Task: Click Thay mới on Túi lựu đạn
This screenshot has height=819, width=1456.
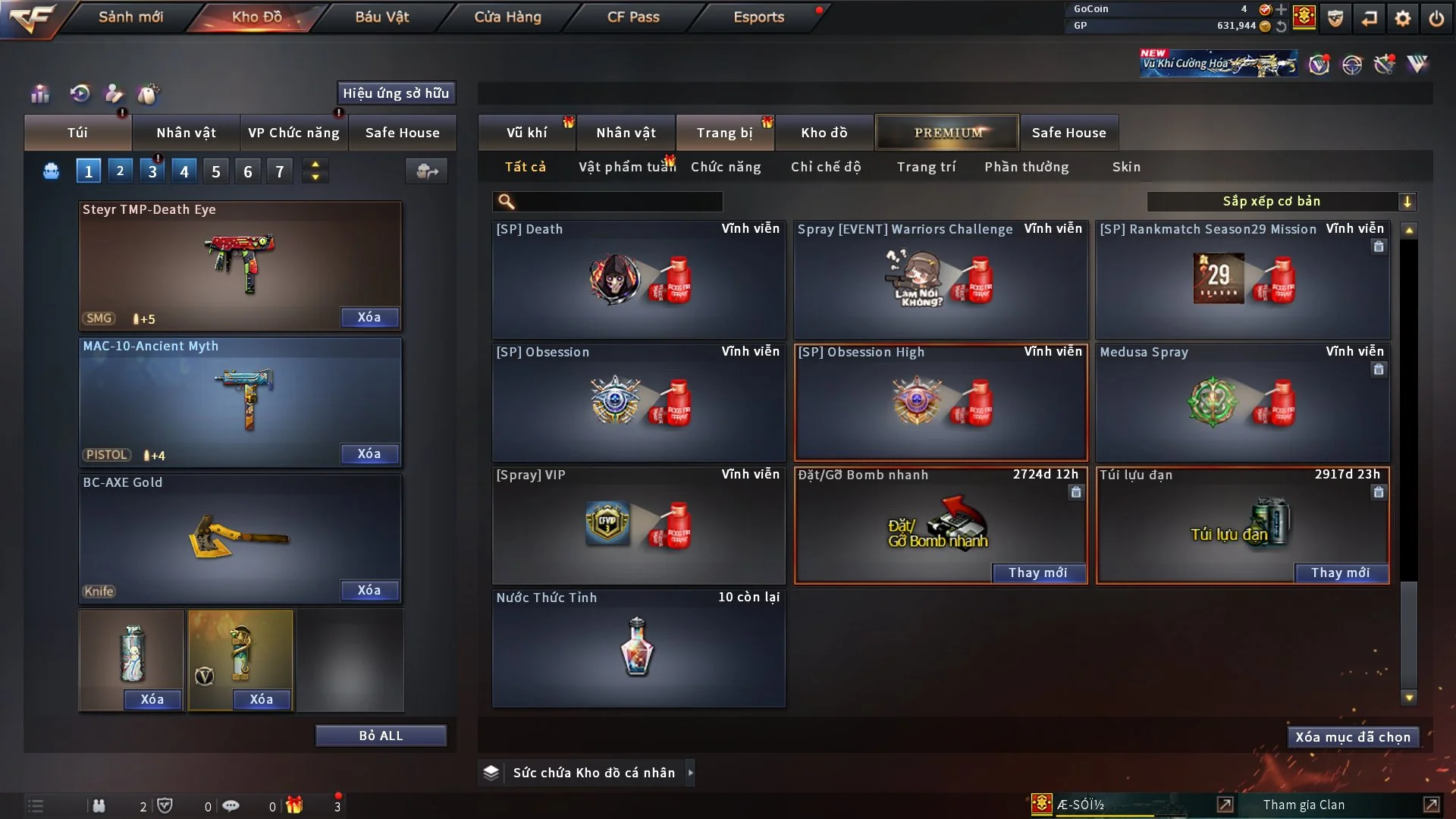Action: [x=1340, y=573]
